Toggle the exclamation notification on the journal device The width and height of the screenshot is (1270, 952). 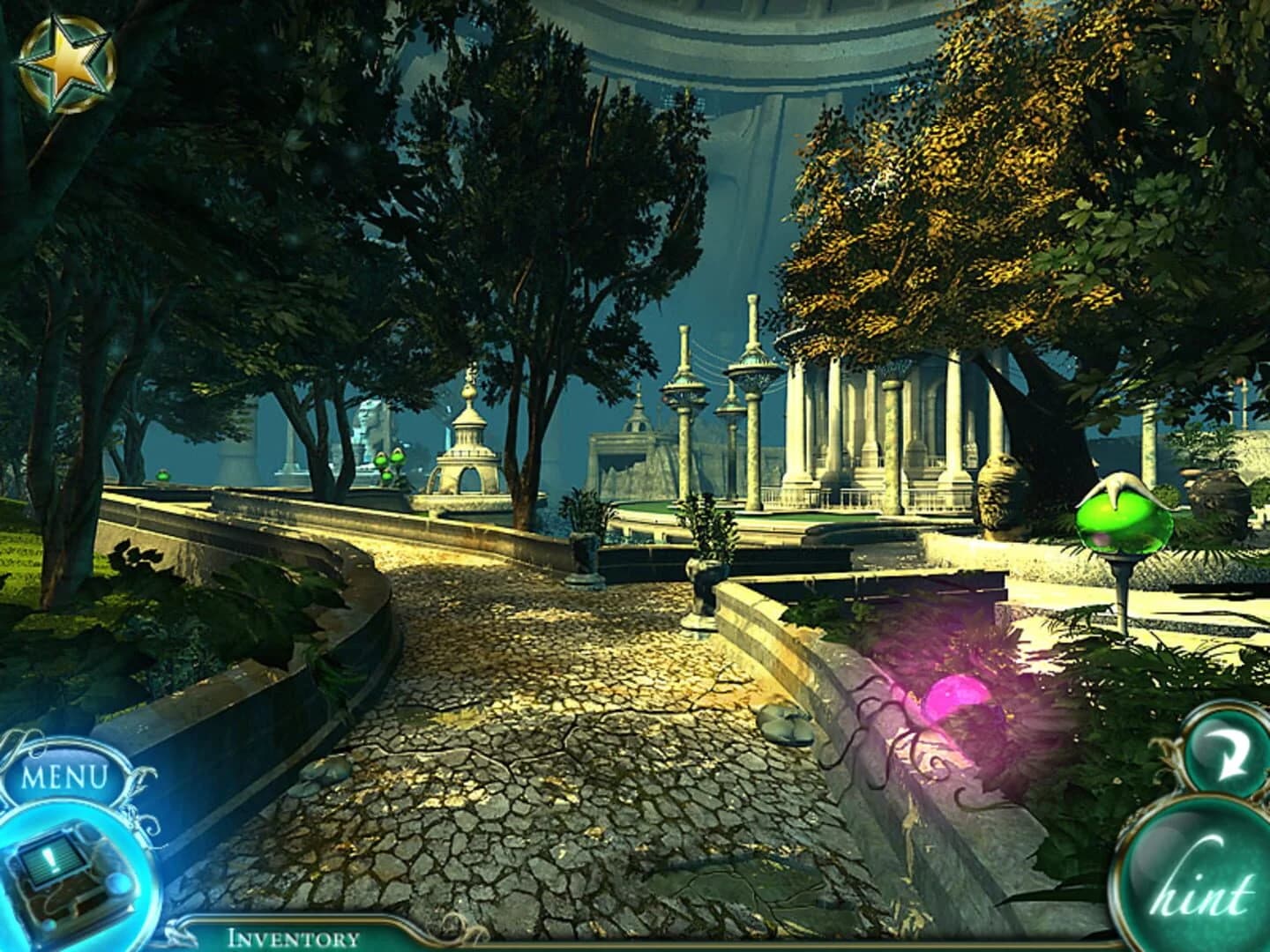tap(50, 859)
